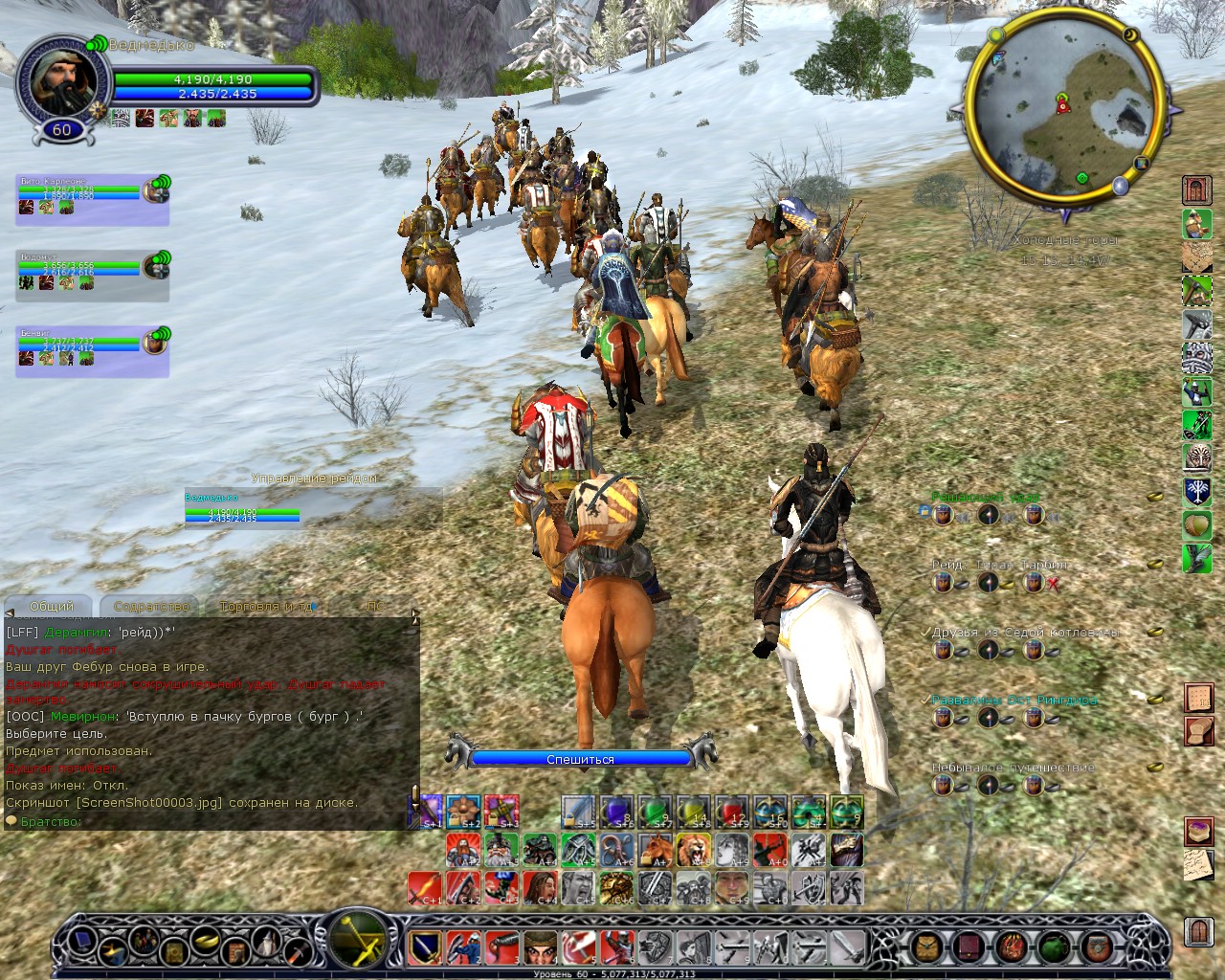Viewport: 1225px width, 980px height.
Task: Open the Содратство chat tab
Action: click(151, 606)
